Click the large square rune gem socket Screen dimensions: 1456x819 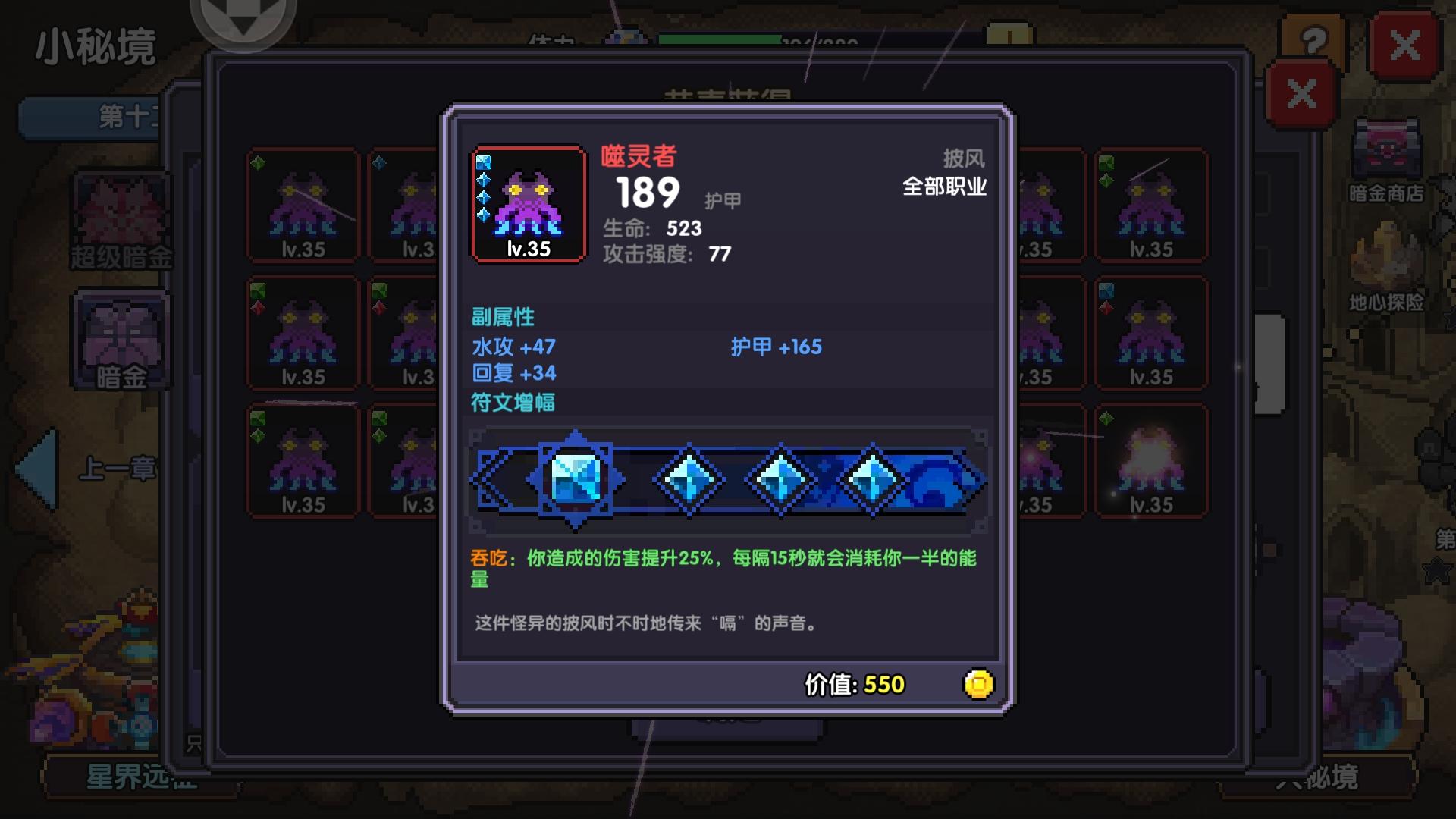(574, 479)
